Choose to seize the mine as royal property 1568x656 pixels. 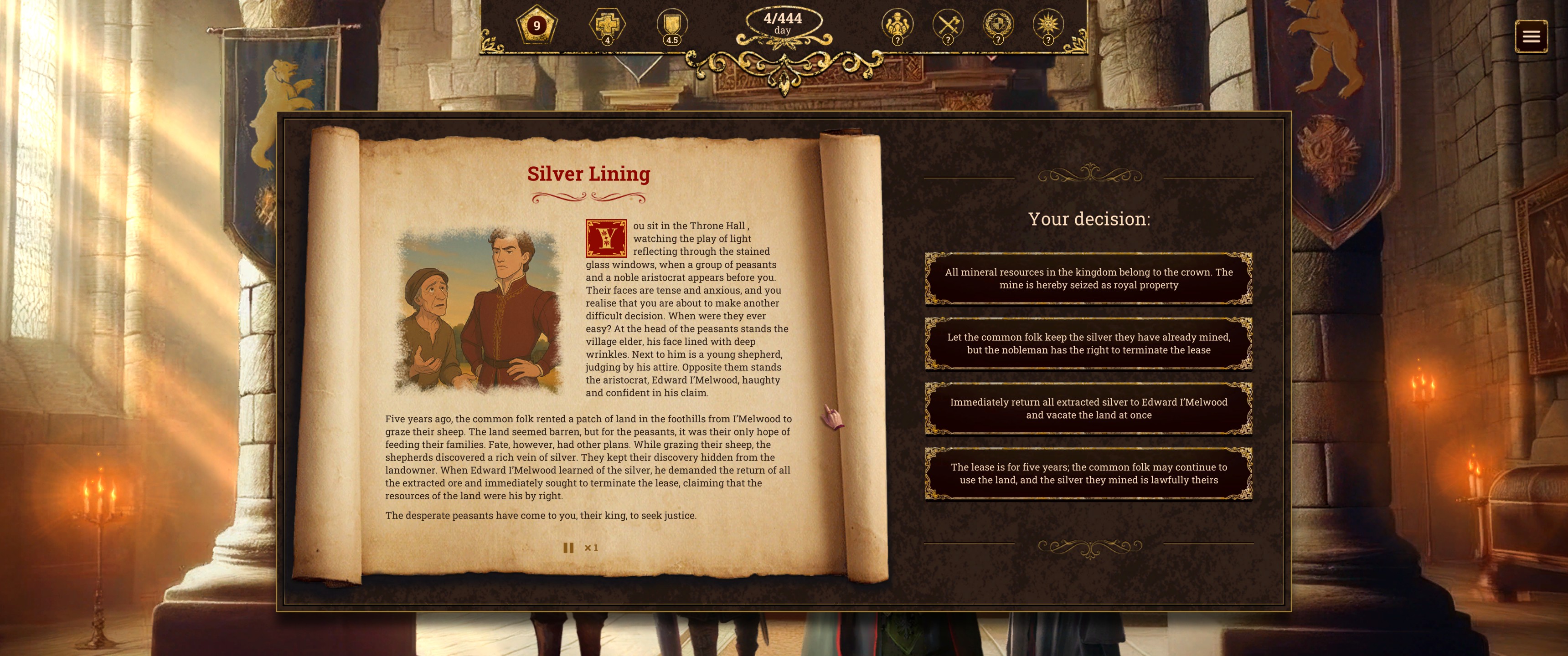tap(1088, 279)
